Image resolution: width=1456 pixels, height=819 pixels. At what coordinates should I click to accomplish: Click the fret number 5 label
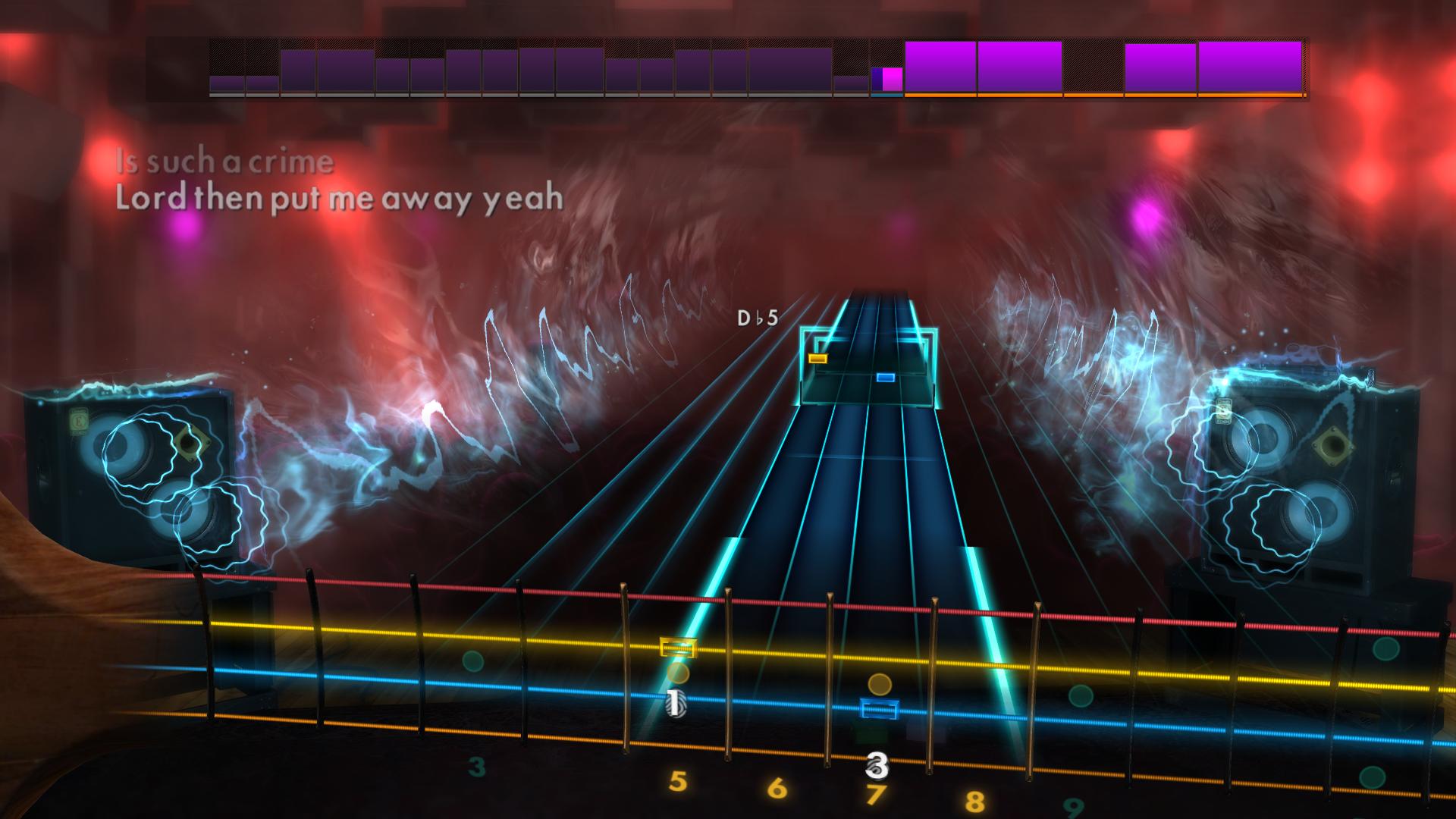point(679,781)
